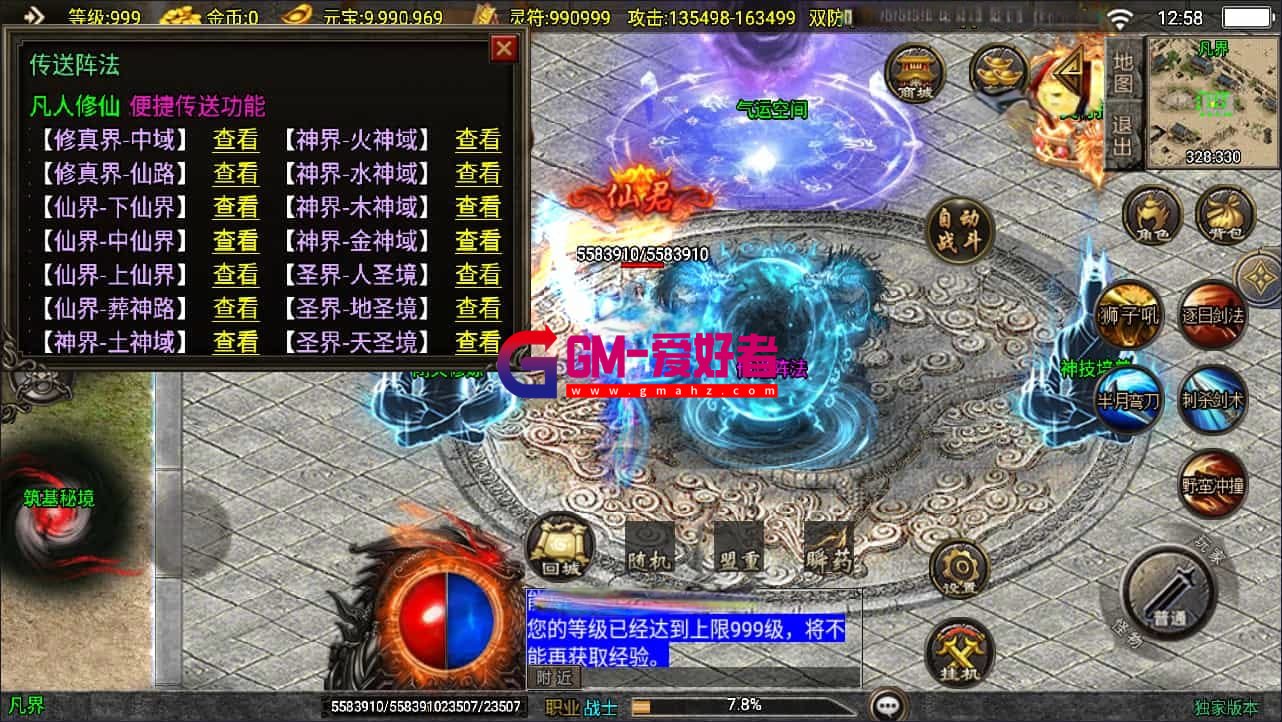
Task: Use the 回城 return-to-town scroll icon
Action: point(558,544)
